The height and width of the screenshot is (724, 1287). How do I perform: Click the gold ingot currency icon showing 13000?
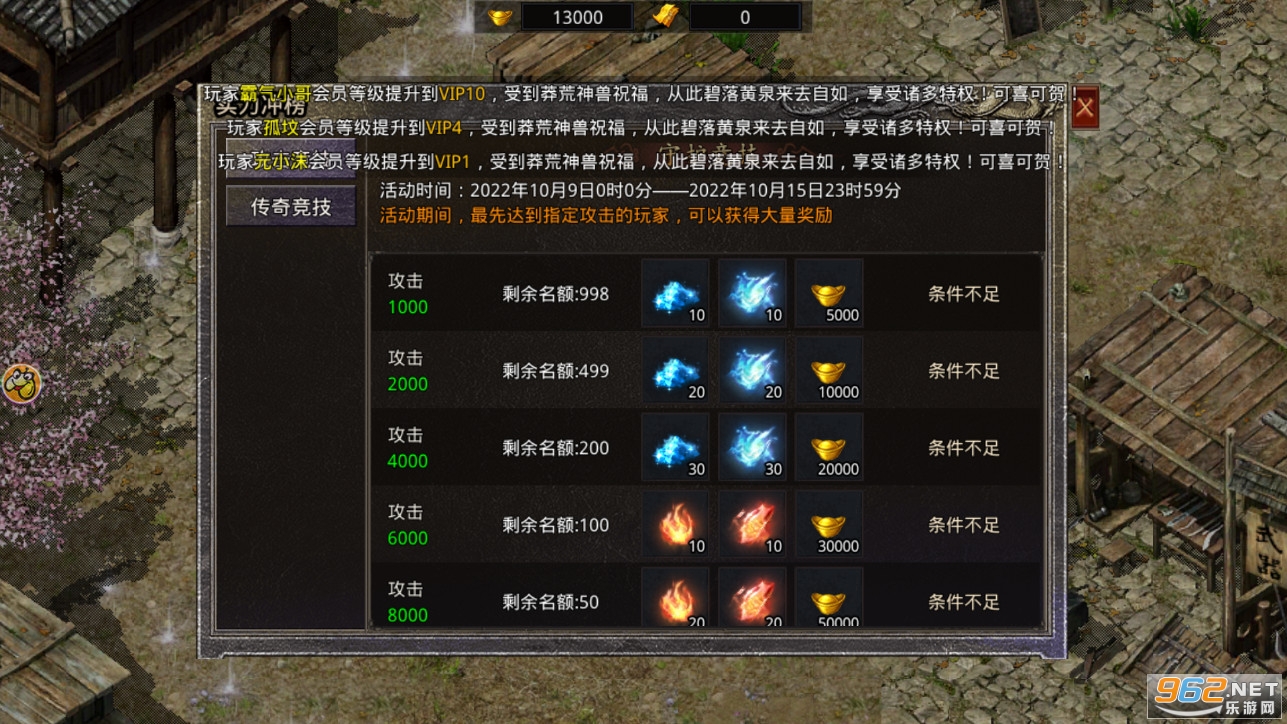[x=498, y=16]
